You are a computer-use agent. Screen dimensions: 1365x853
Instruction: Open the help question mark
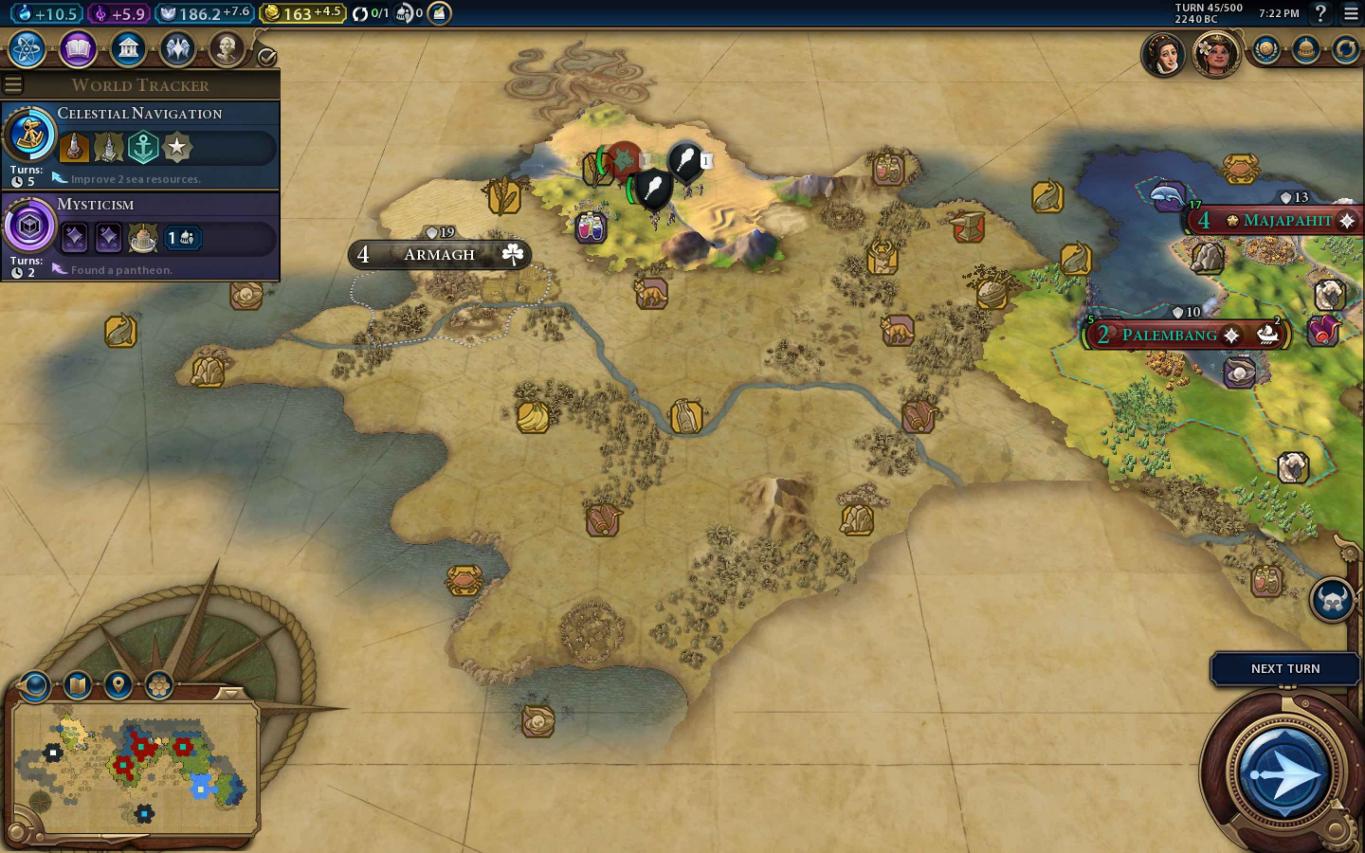coord(1321,13)
